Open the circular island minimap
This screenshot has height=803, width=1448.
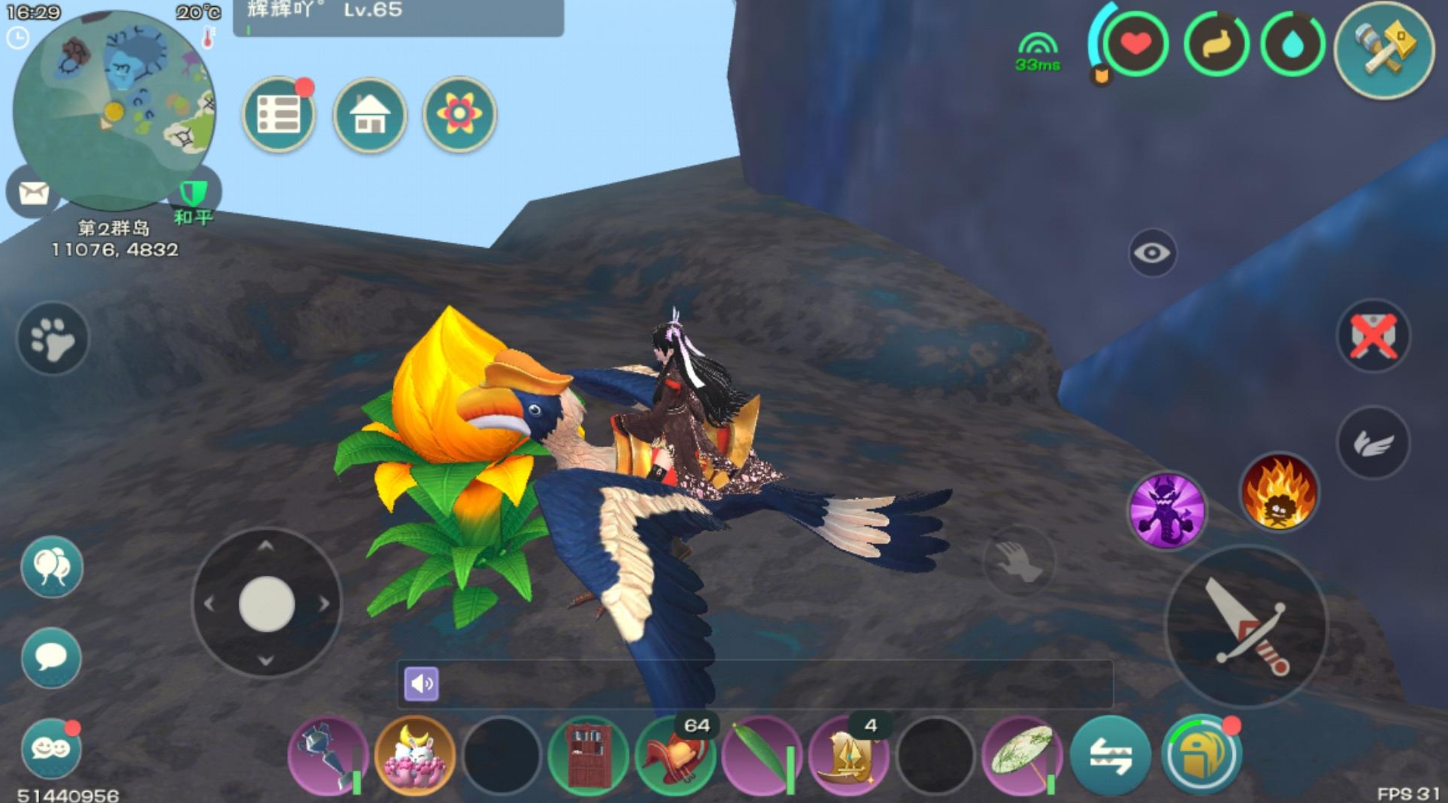(x=113, y=110)
